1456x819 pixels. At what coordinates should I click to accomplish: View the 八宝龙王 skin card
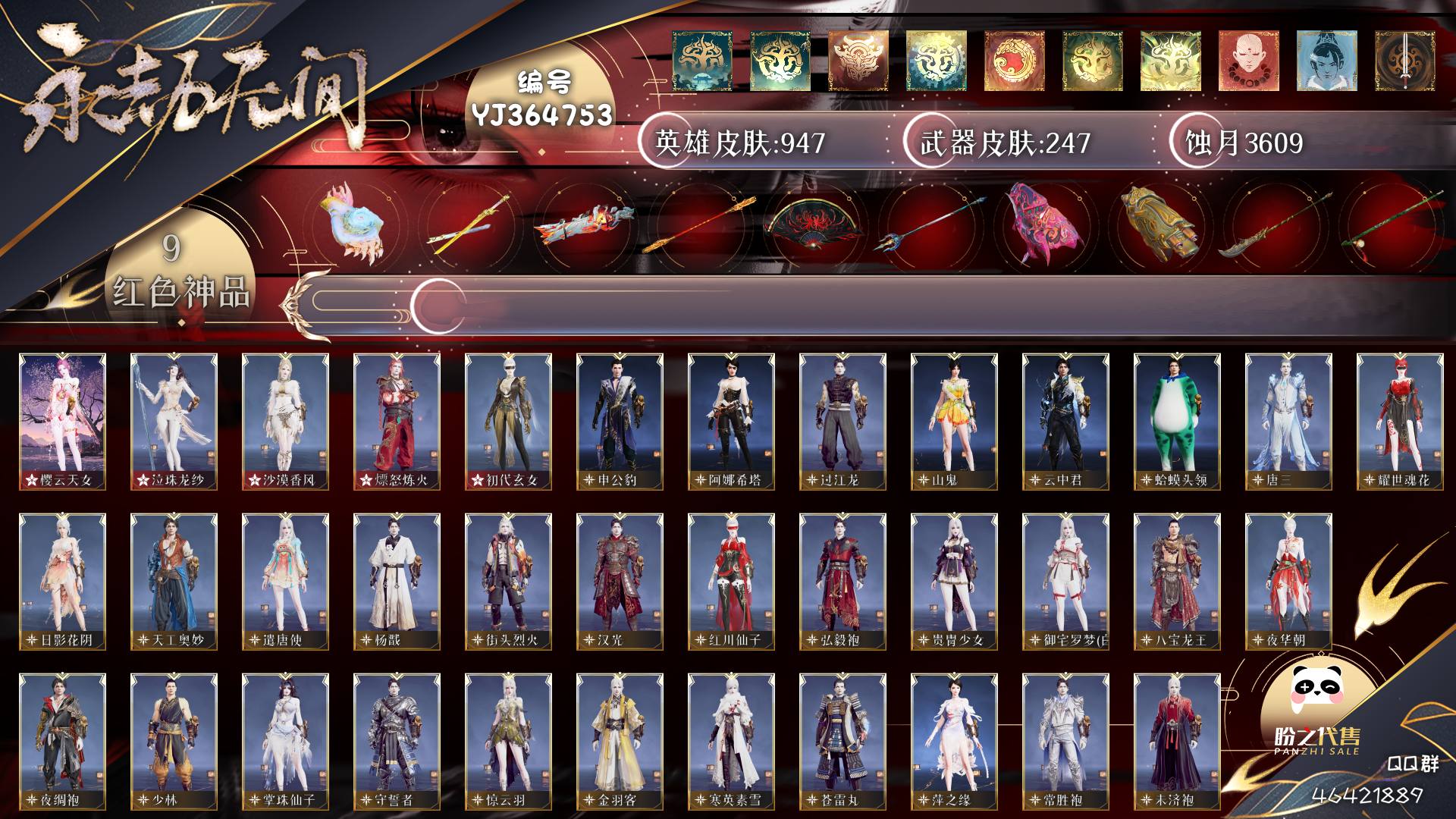[1177, 581]
